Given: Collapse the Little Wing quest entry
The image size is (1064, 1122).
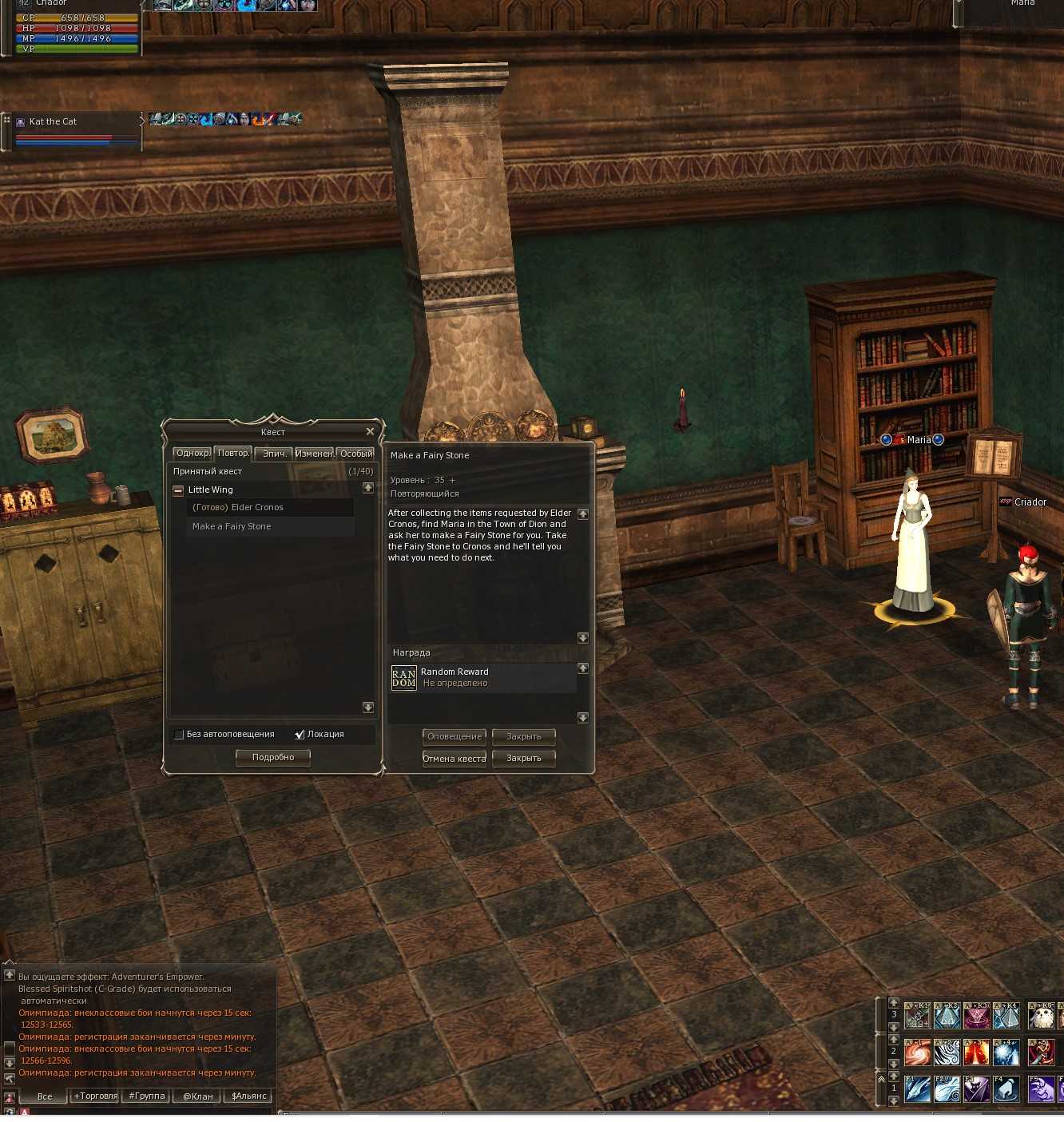Looking at the screenshot, I should [178, 490].
